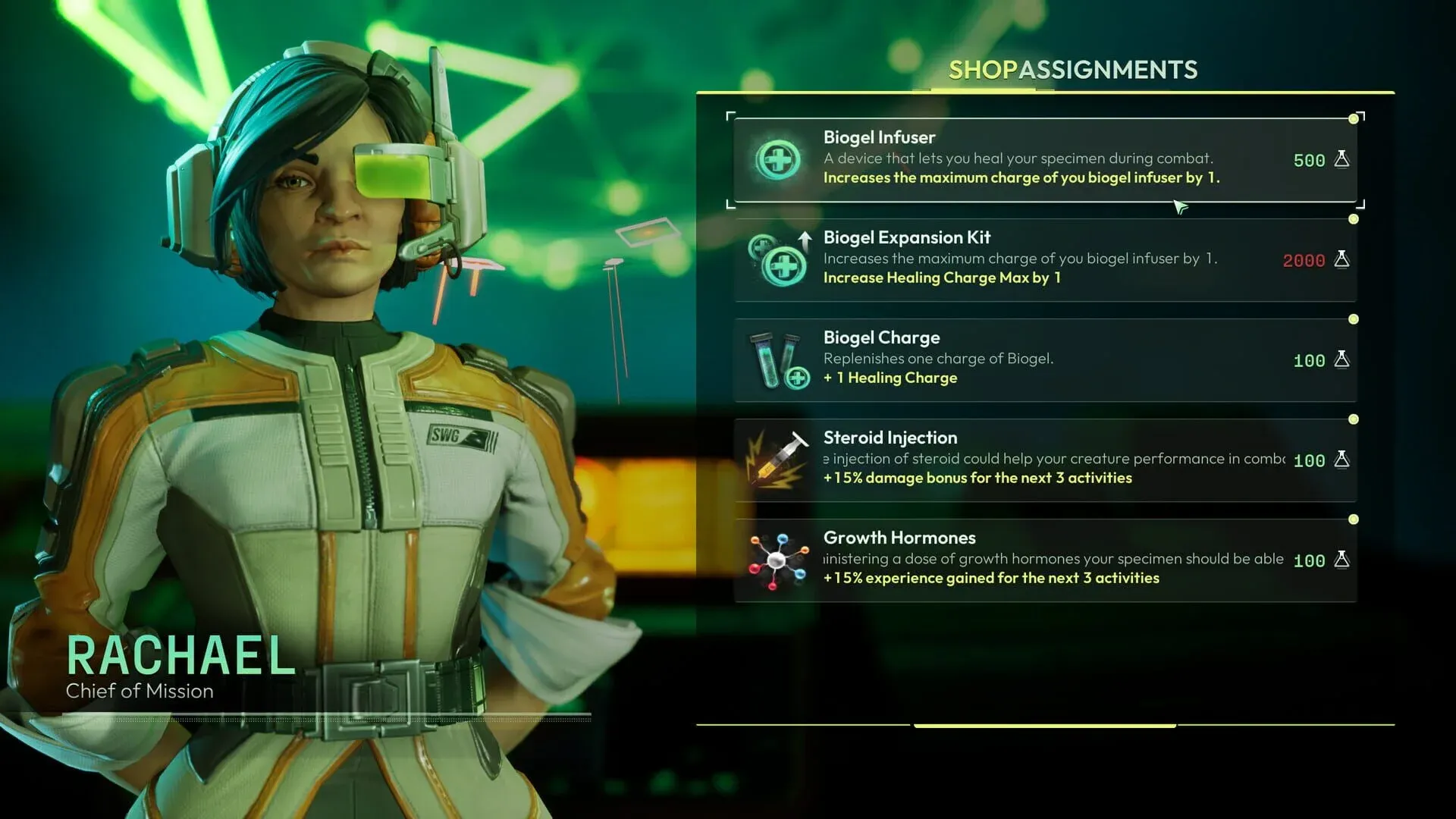This screenshot has height=819, width=1456.
Task: Toggle the dot beside the Steroid Injection entry
Action: (1353, 419)
